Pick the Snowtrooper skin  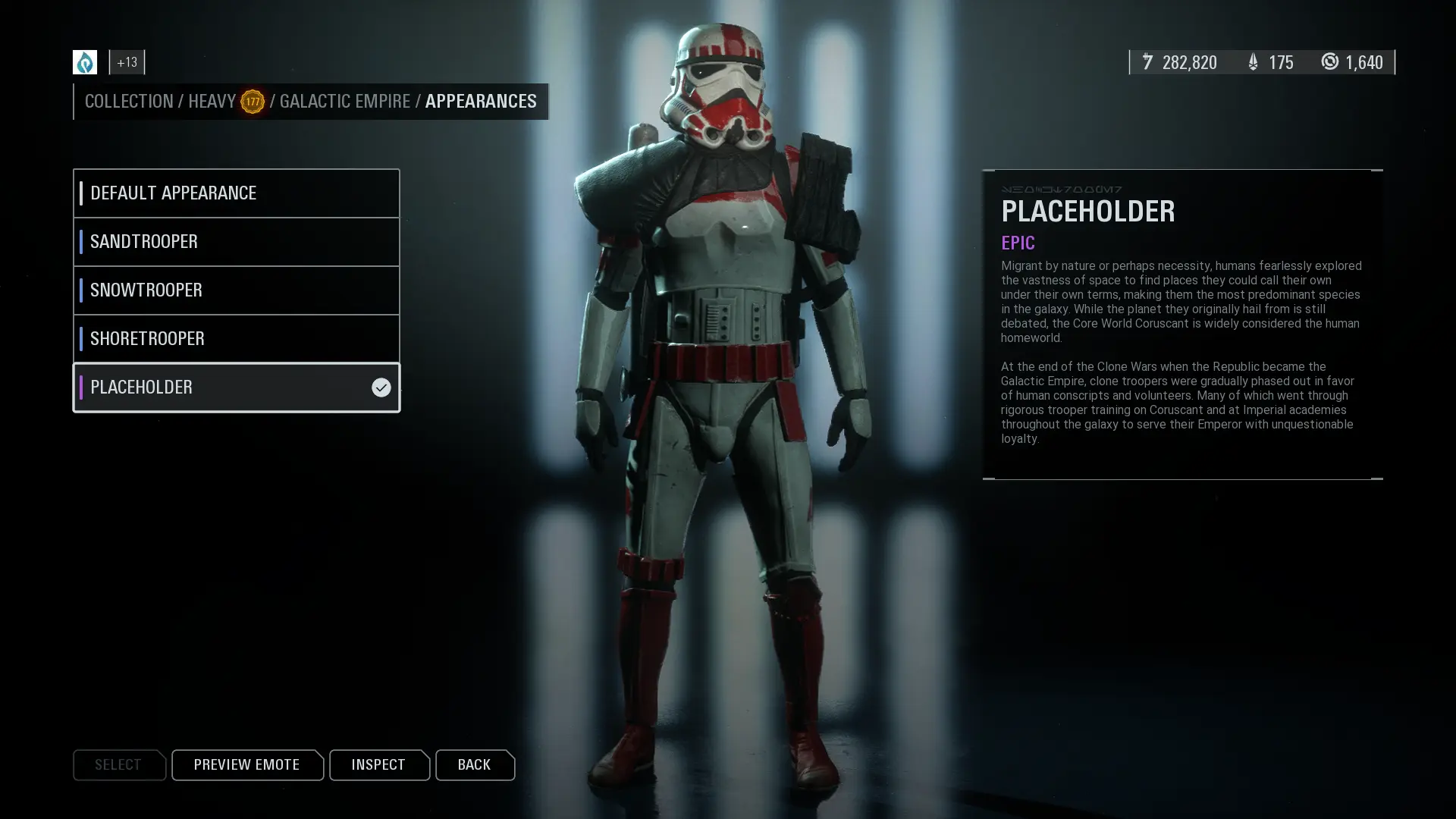236,290
